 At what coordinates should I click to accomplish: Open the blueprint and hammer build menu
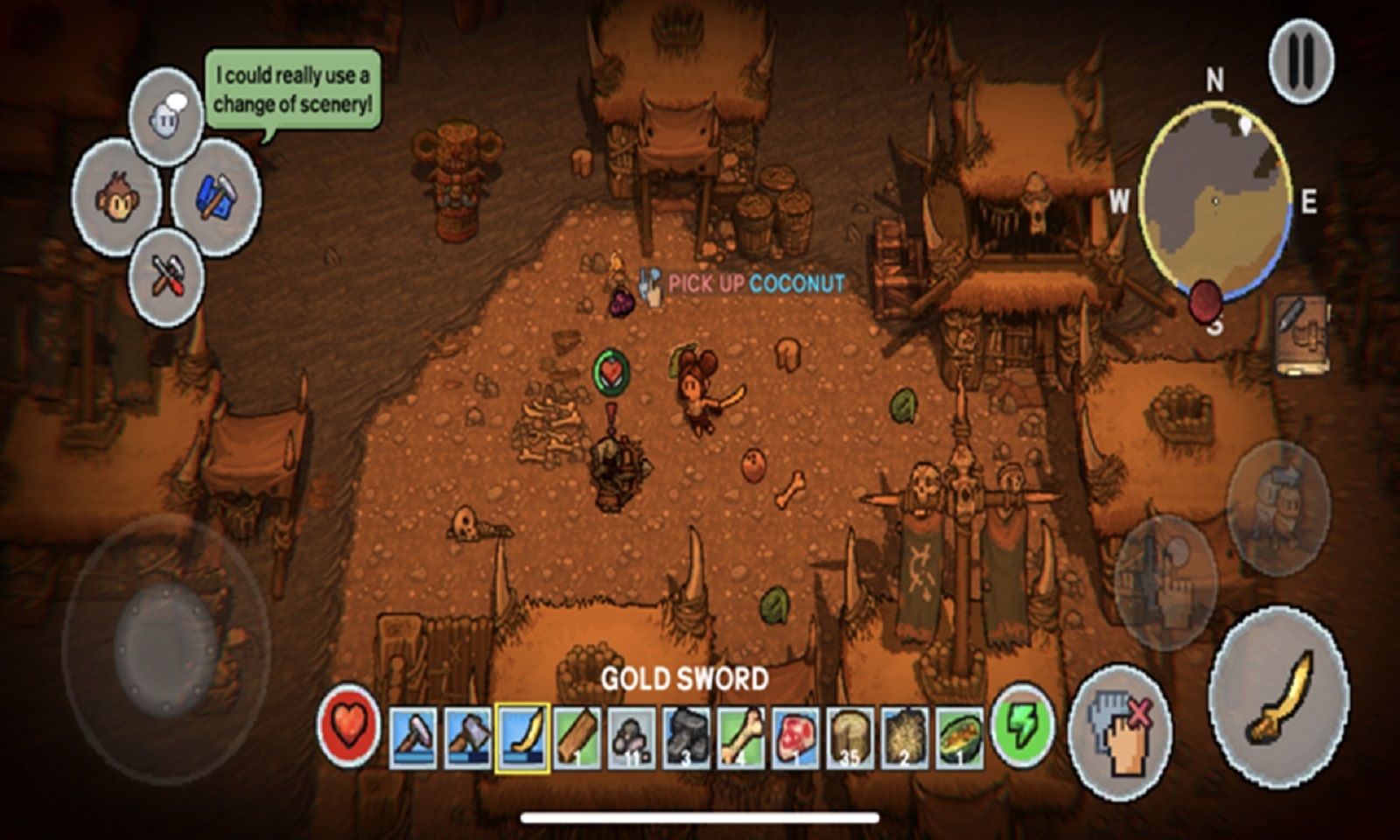(215, 197)
